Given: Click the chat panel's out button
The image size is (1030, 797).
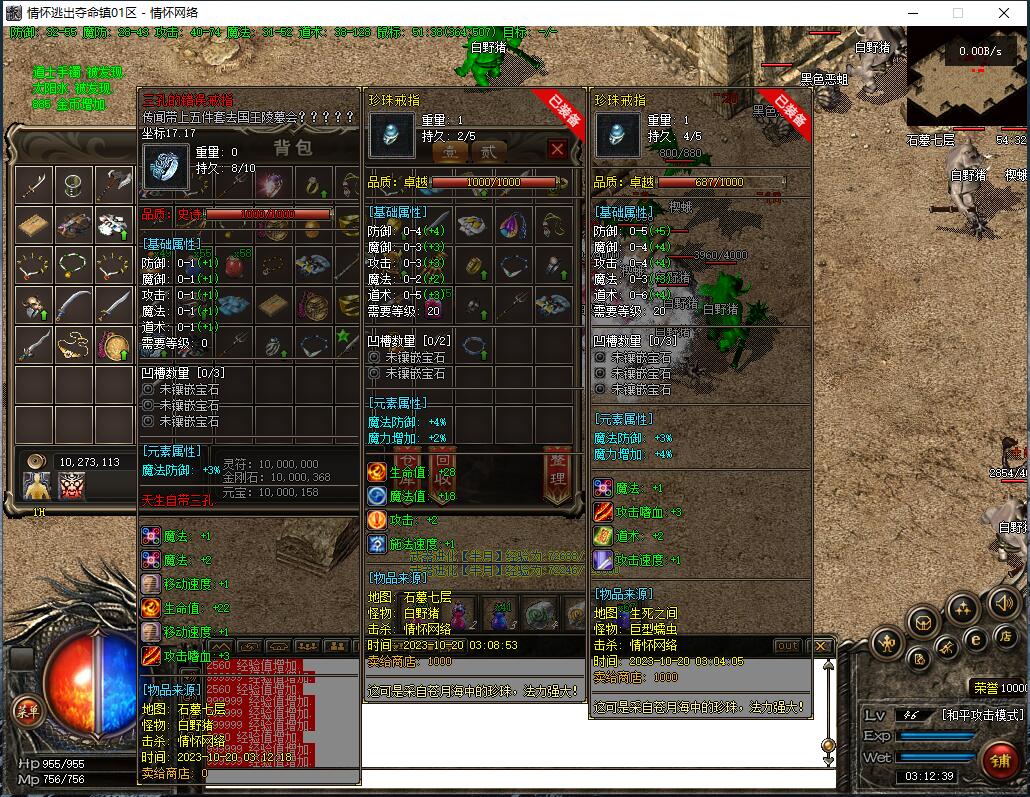Looking at the screenshot, I should coord(788,646).
